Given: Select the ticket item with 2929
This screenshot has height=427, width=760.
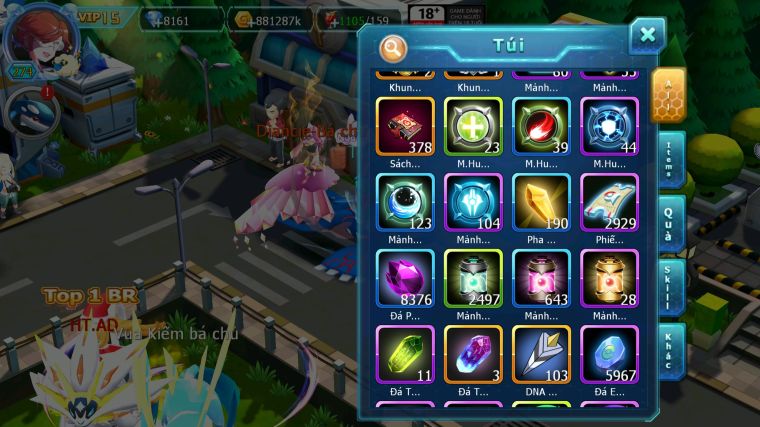Looking at the screenshot, I should pyautogui.click(x=609, y=203).
